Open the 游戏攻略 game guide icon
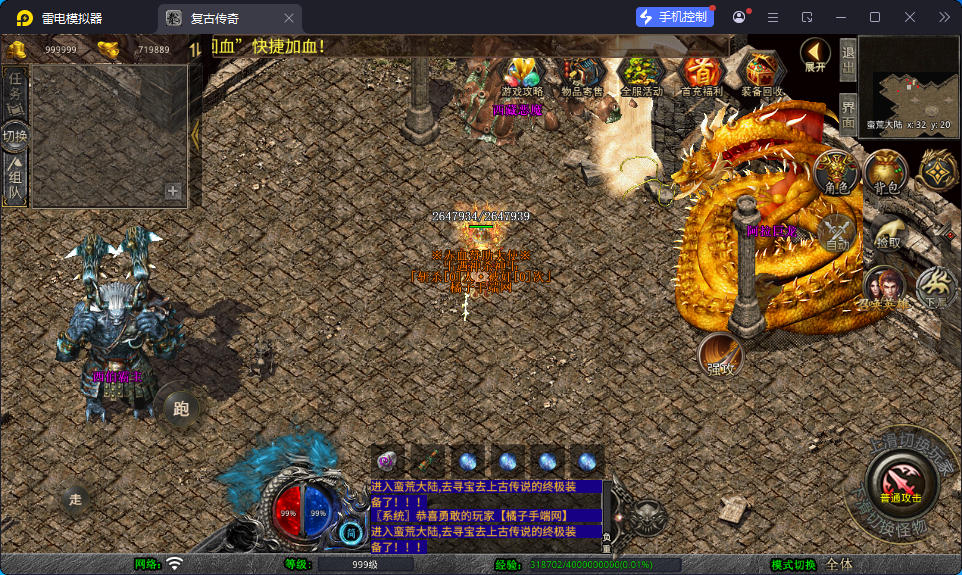This screenshot has height=575, width=962. point(521,75)
